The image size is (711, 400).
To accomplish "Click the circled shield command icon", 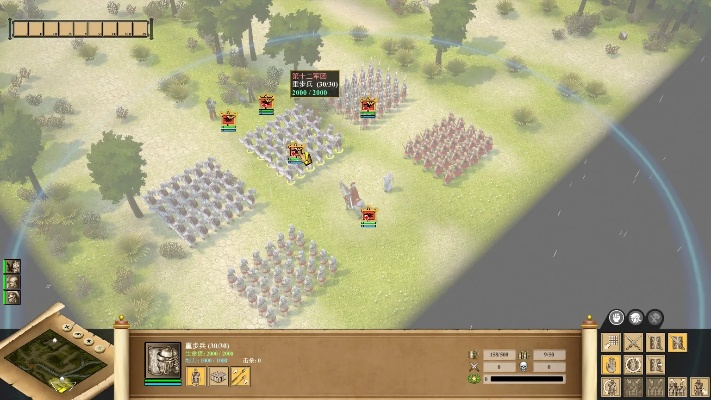I will (x=633, y=365).
